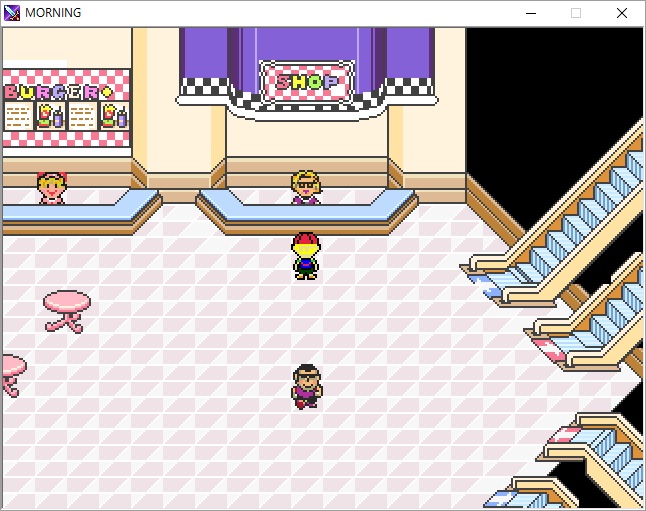Close the MORNING game window
Screen dimensions: 646x511
[622, 13]
